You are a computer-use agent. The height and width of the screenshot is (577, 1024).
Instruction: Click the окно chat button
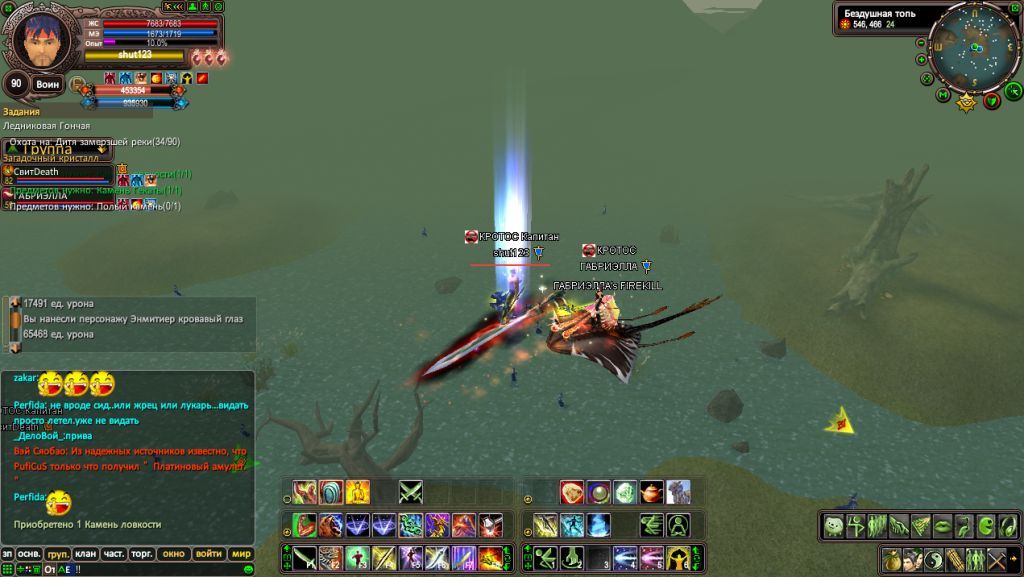(x=174, y=553)
